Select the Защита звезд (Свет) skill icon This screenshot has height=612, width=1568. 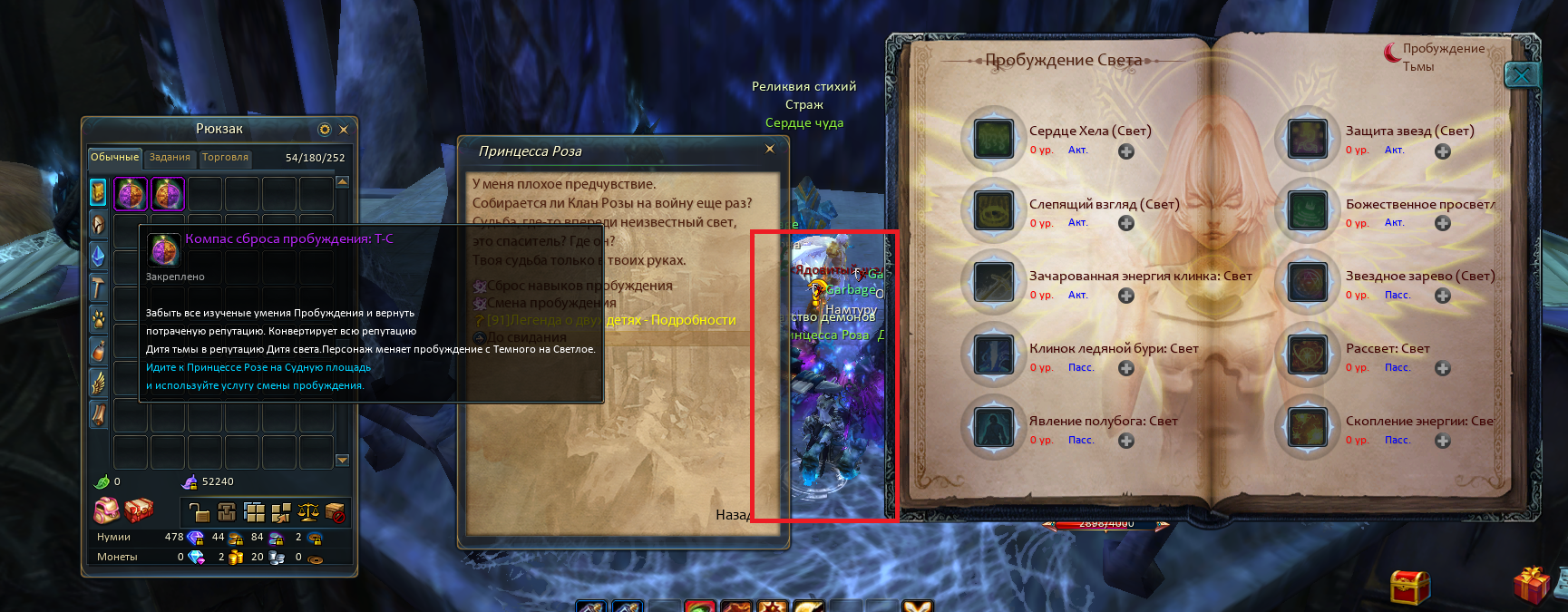coord(1308,139)
